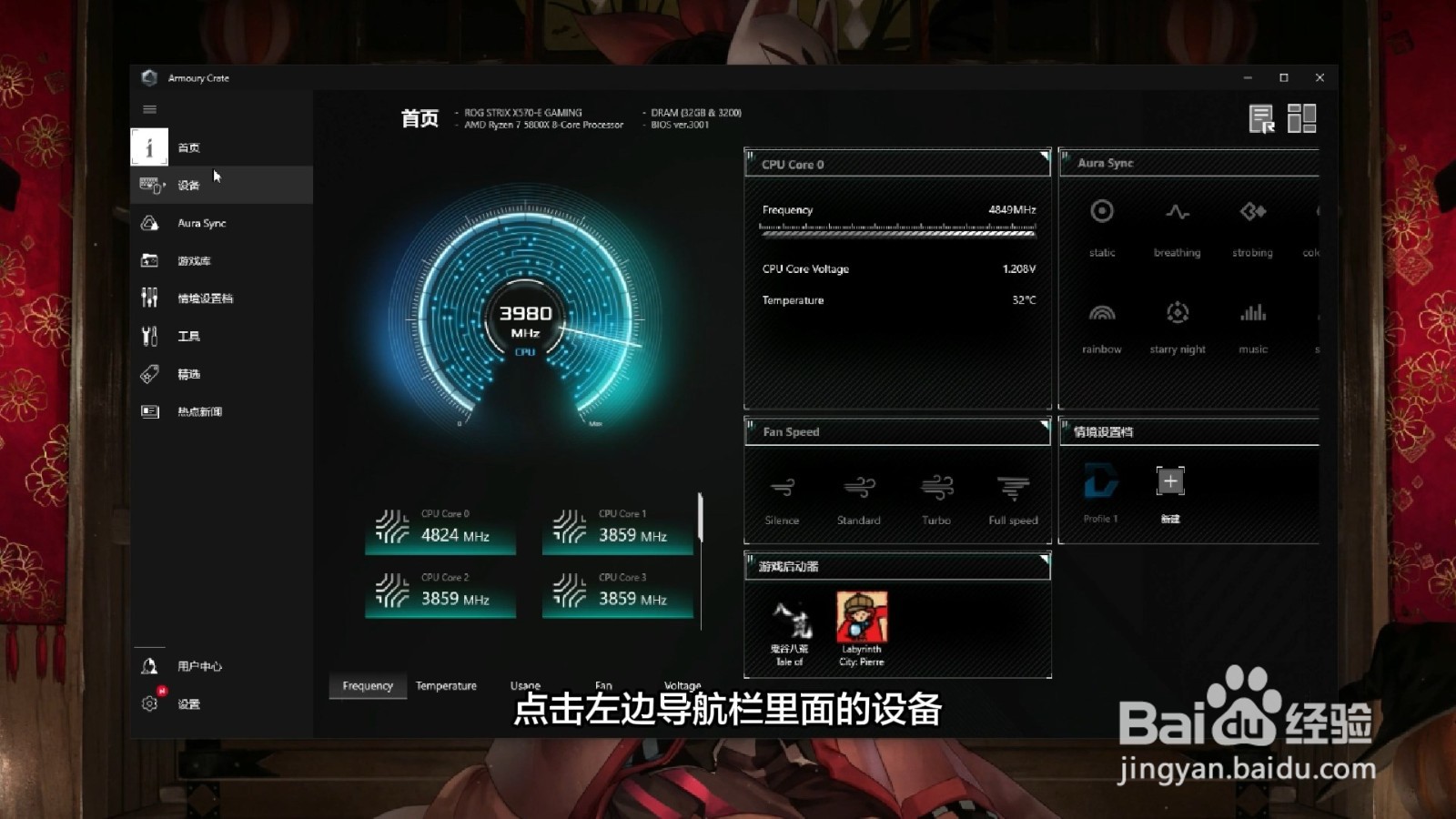Open the news feed icon at top right

point(1262,118)
